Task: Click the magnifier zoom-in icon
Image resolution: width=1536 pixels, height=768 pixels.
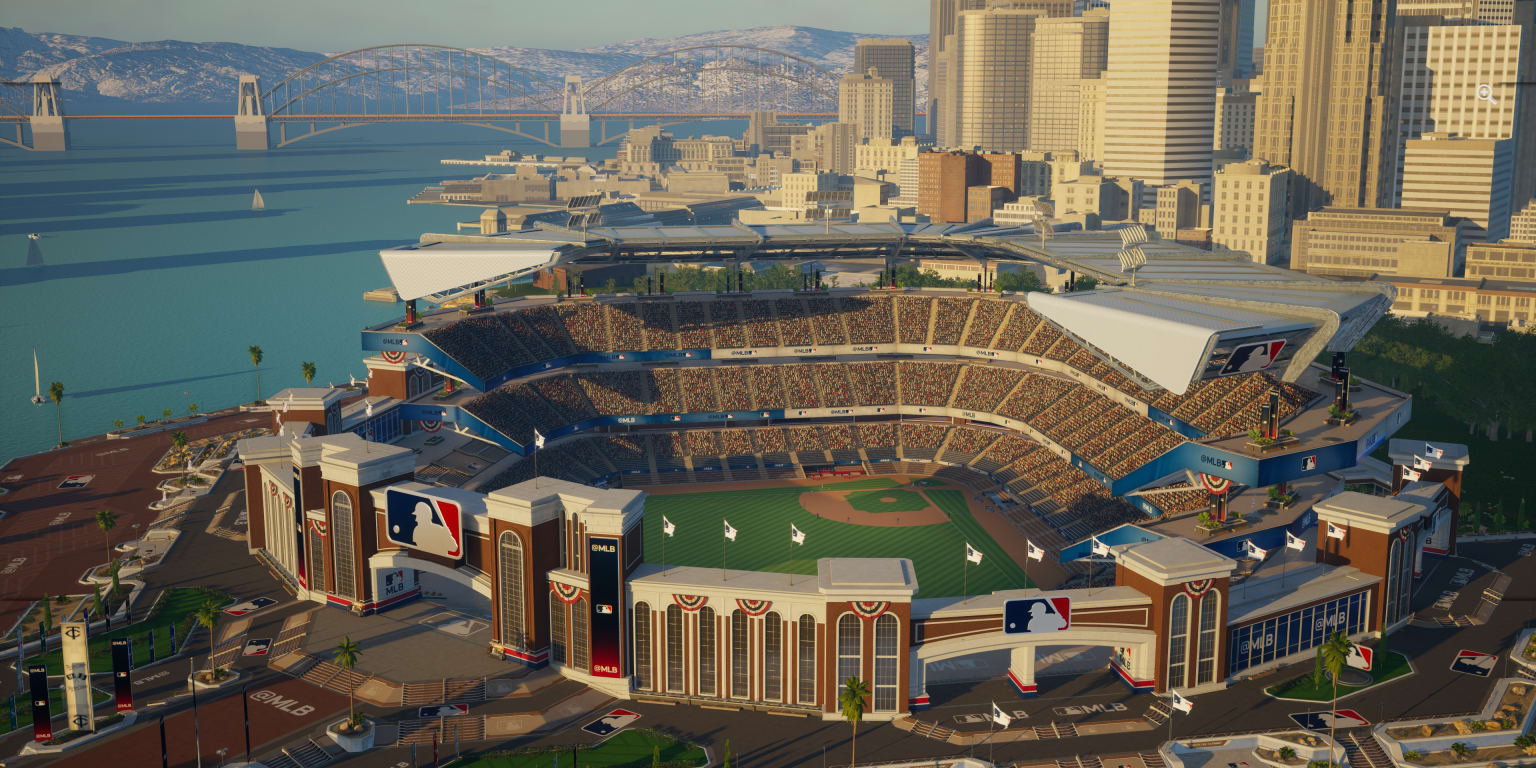Action: [1486, 94]
